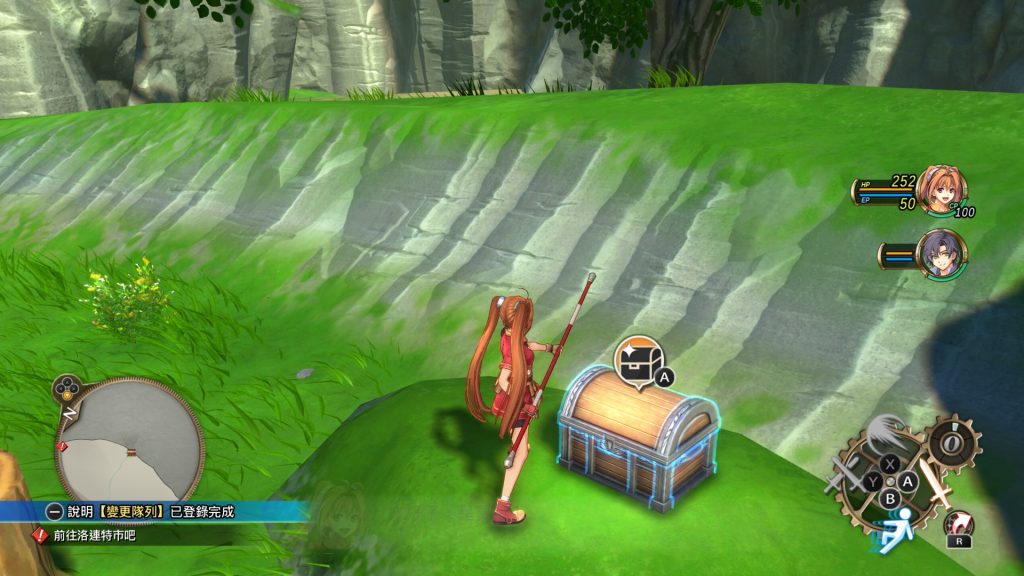Activate the grey feather wing icon
1024x576 pixels.
(x=887, y=433)
